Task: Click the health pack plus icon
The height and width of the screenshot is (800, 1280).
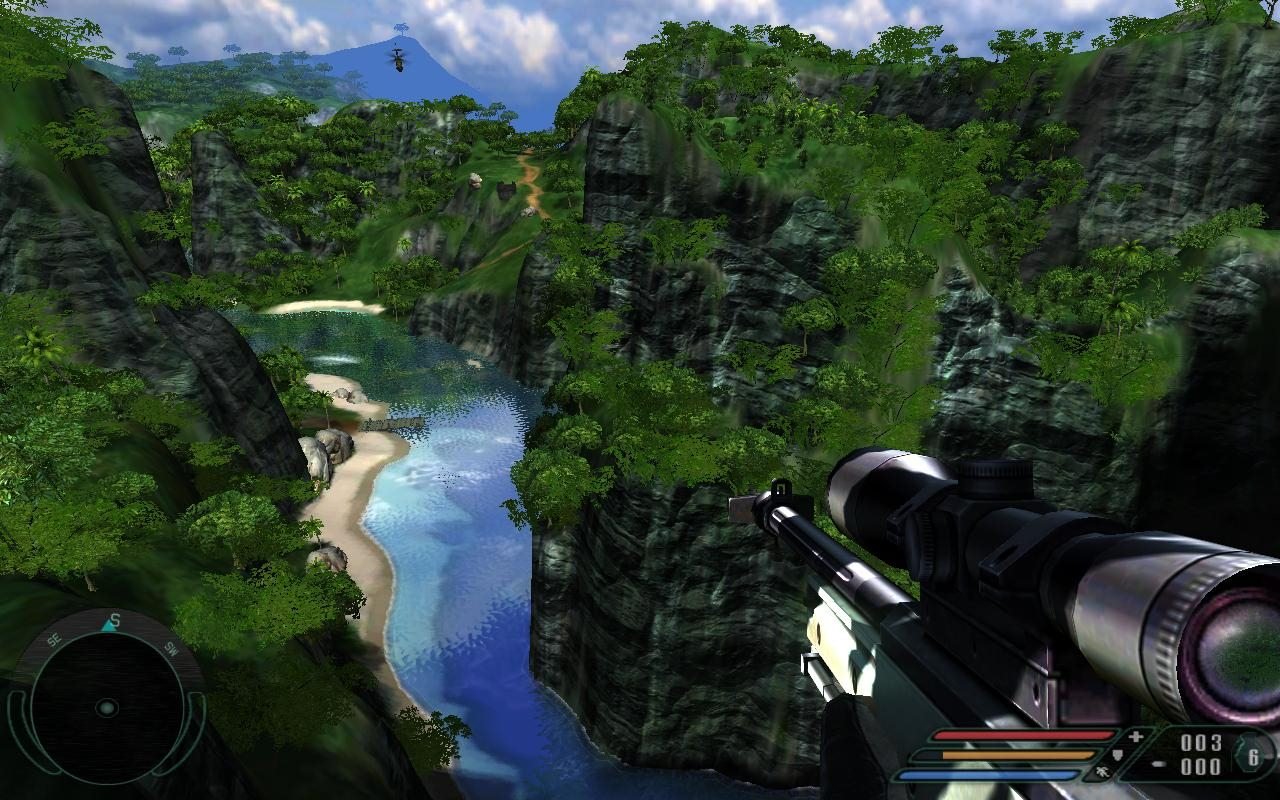Action: coord(1137,735)
